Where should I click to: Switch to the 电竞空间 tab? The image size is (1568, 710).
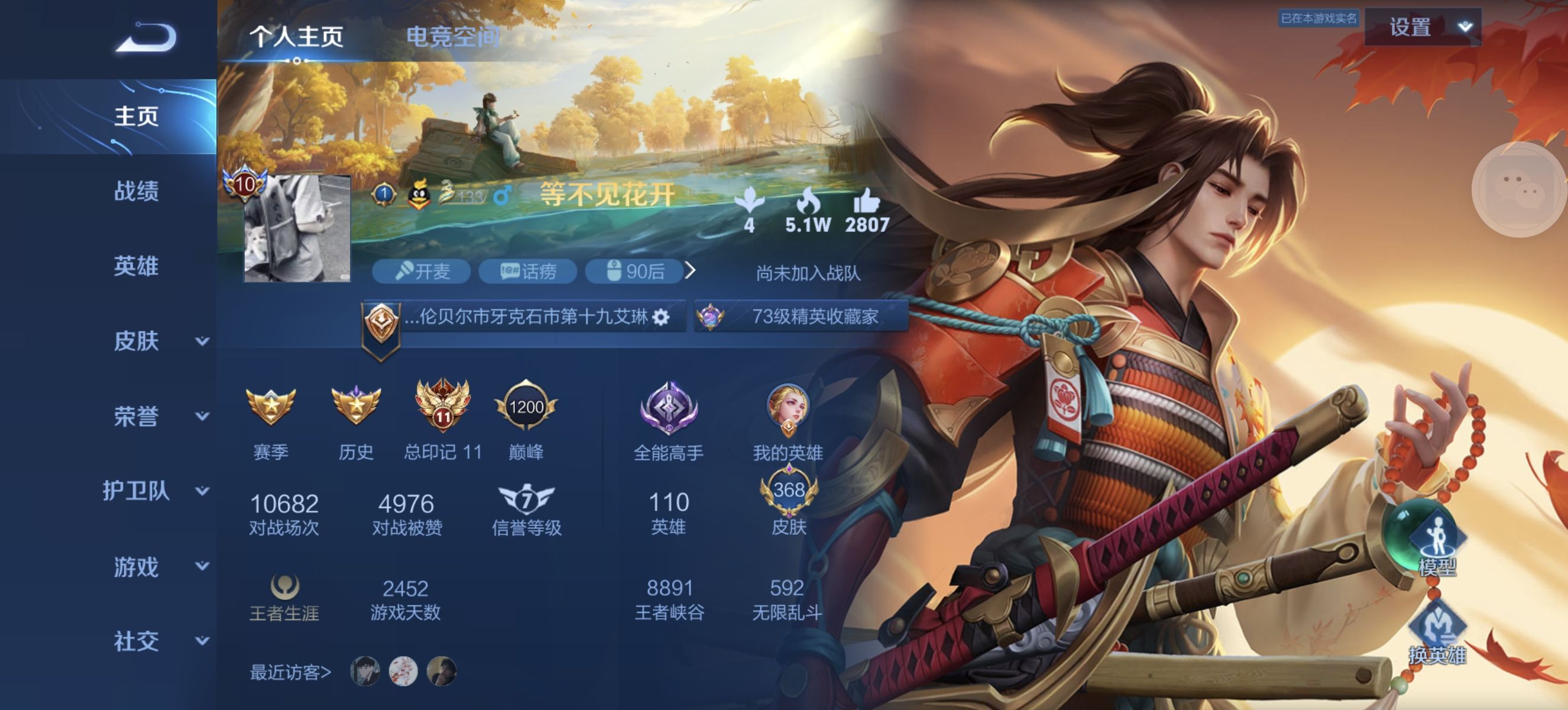(454, 35)
